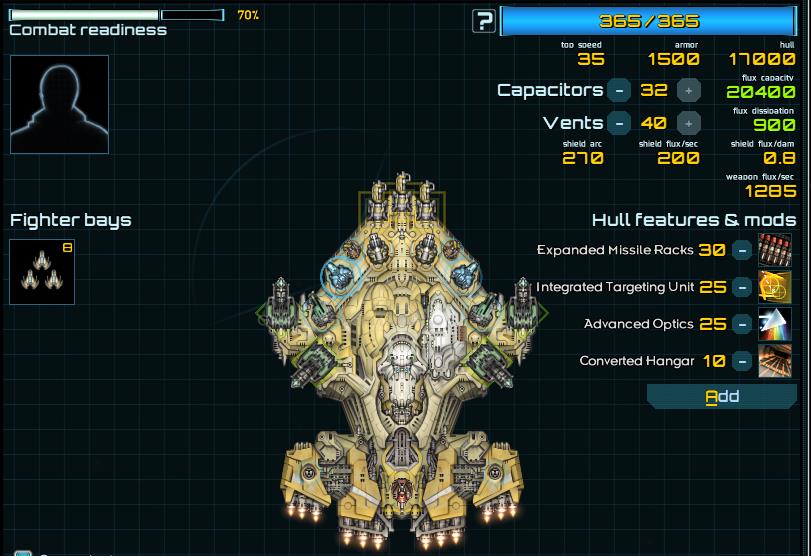This screenshot has height=556, width=811.
Task: Select the Advanced Optics prism icon
Action: (x=775, y=324)
